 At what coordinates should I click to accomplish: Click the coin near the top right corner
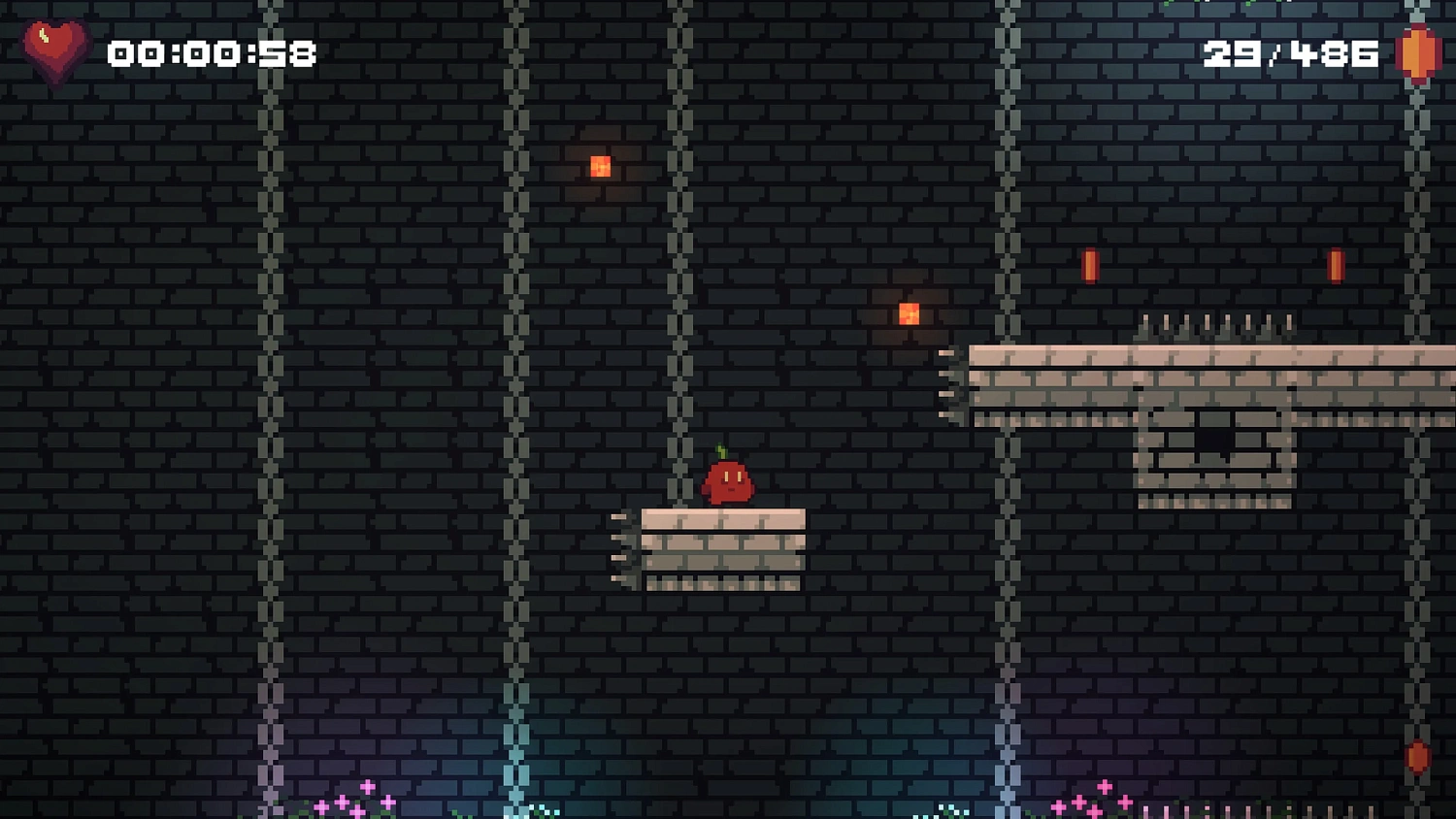(1337, 264)
